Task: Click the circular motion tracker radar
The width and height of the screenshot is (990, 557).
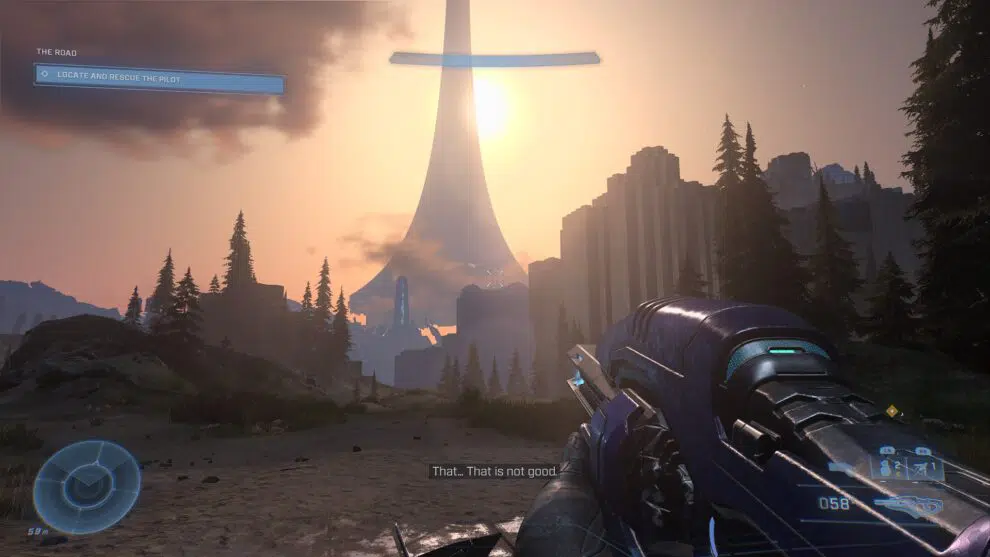Action: click(86, 486)
